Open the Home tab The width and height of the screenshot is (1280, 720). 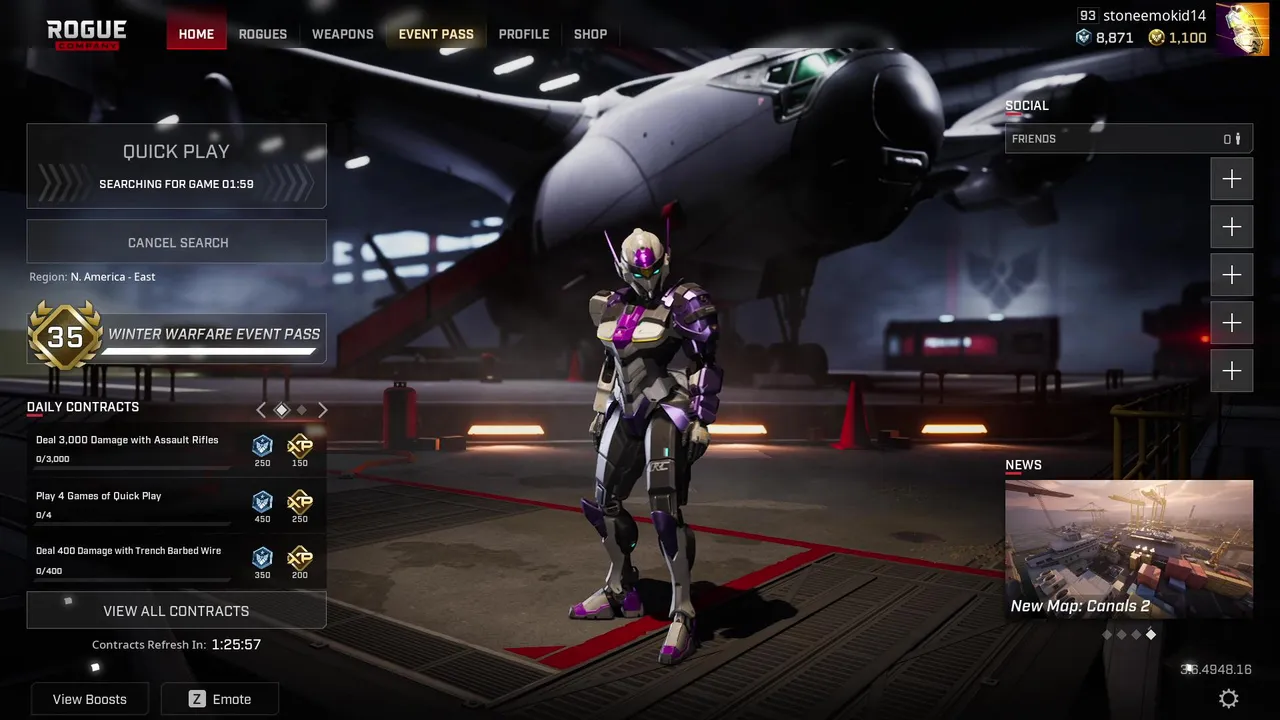point(196,34)
